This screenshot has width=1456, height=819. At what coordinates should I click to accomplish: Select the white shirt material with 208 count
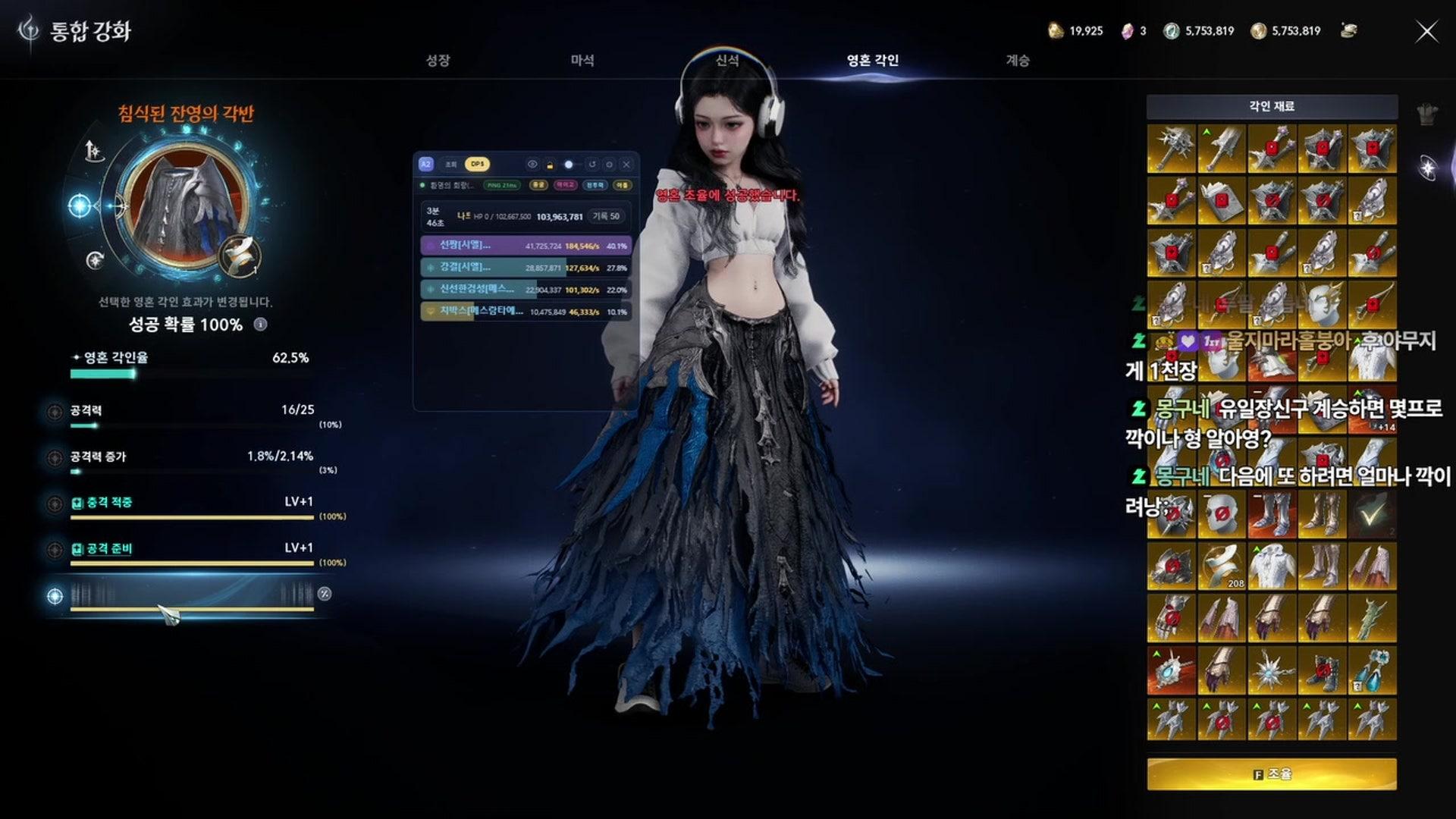(x=1272, y=566)
